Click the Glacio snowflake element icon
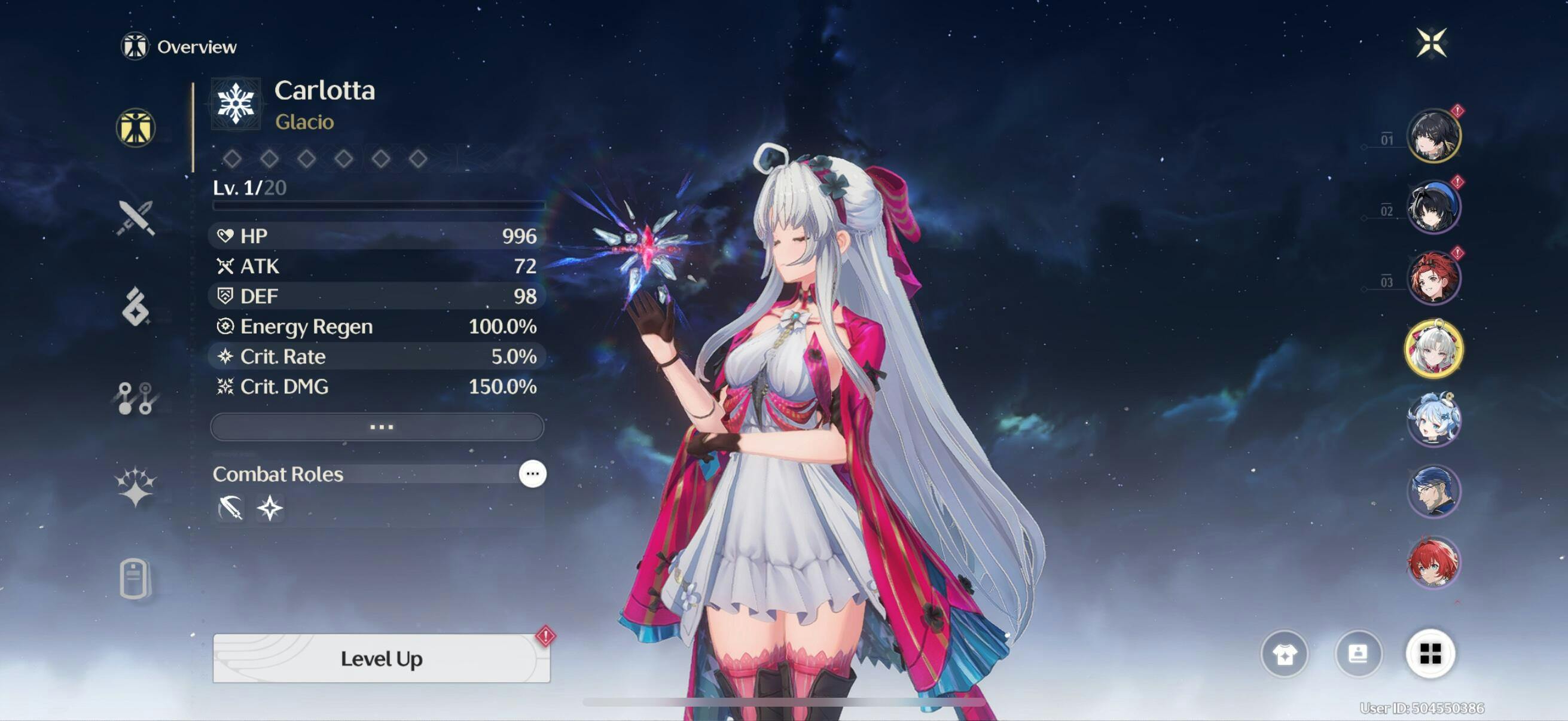This screenshot has height=721, width=1568. (x=236, y=103)
